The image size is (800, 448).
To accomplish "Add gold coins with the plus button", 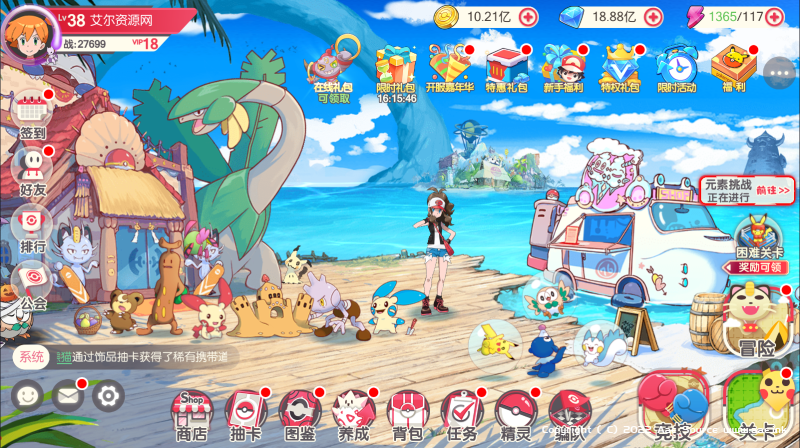I will pos(528,17).
